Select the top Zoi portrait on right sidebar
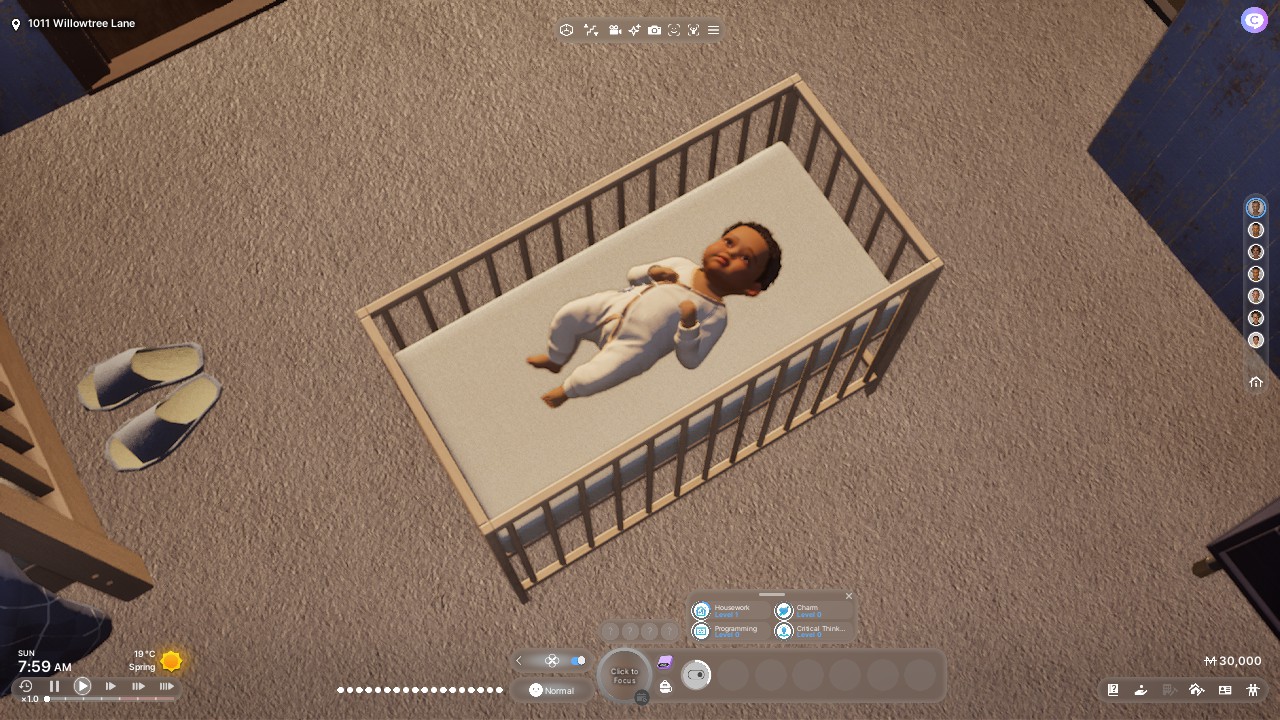 (x=1256, y=207)
